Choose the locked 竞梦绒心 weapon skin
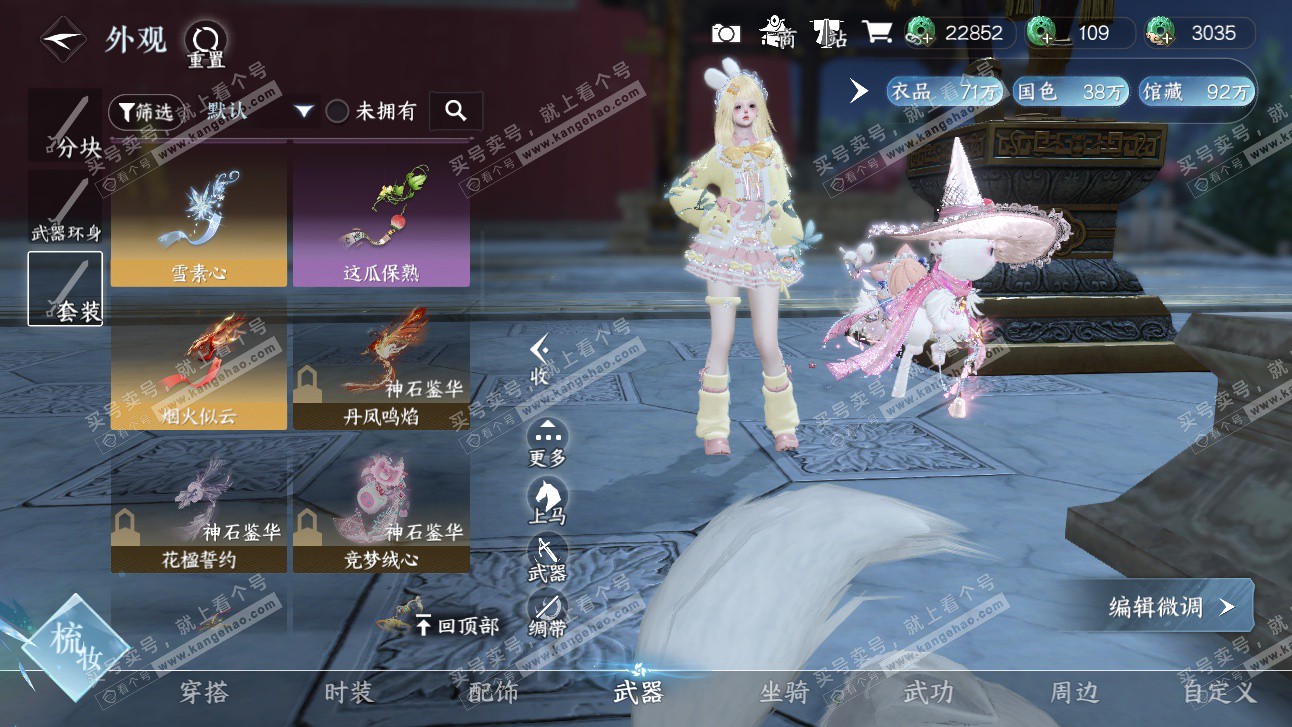The width and height of the screenshot is (1292, 727). click(381, 511)
